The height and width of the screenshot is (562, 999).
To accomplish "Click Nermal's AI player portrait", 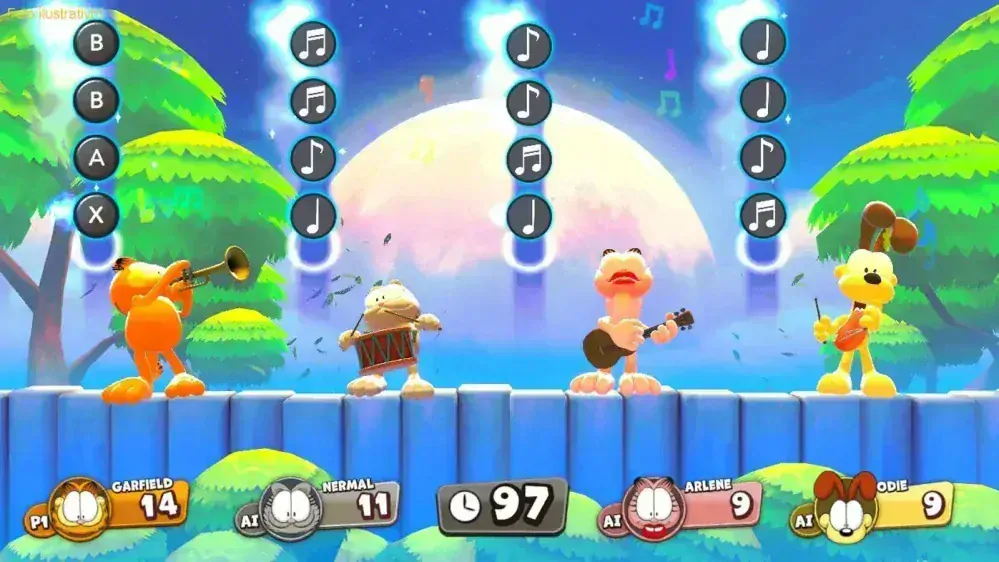I will [x=291, y=510].
